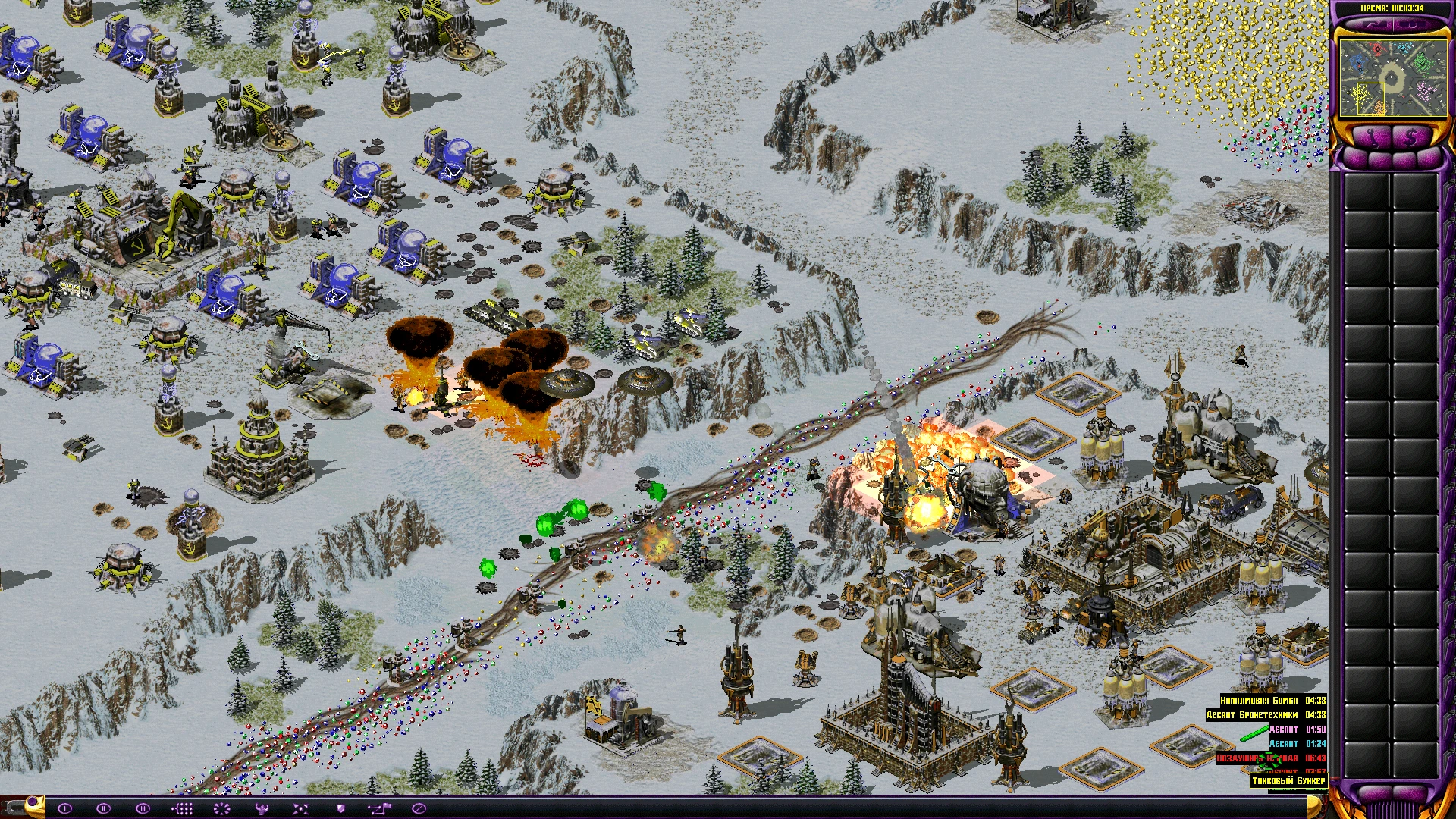1456x819 pixels.
Task: Select control group team I button
Action: (x=64, y=808)
